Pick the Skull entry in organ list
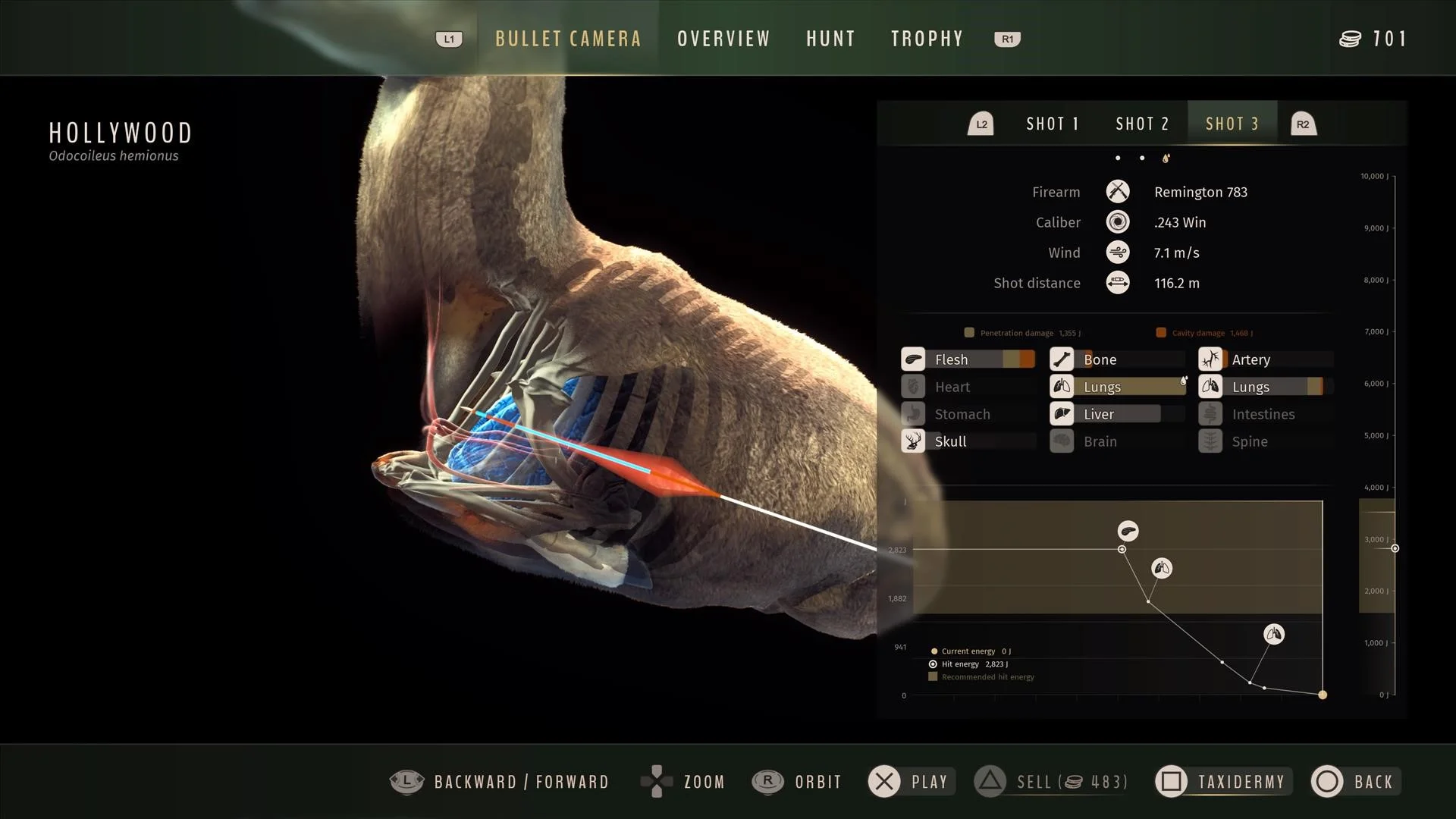The width and height of the screenshot is (1456, 819). point(968,441)
